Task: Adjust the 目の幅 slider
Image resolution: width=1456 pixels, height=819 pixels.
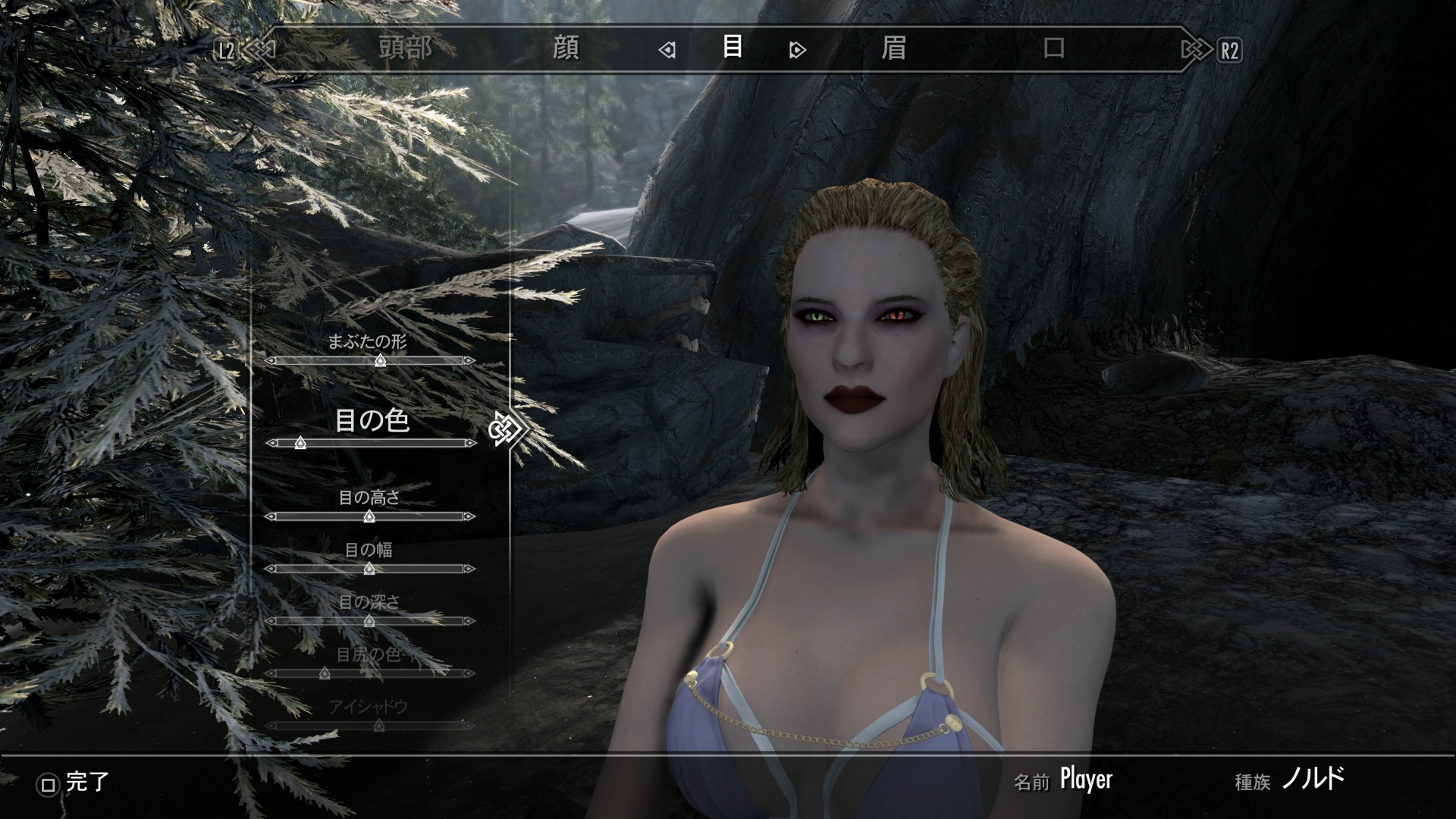Action: point(369,569)
